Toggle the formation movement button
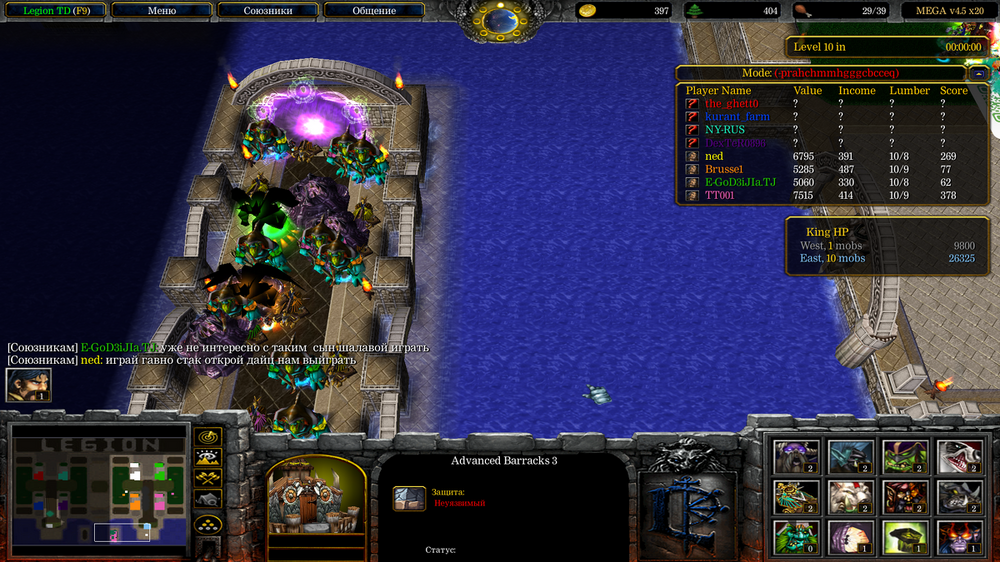The image size is (1000, 562). click(x=208, y=523)
